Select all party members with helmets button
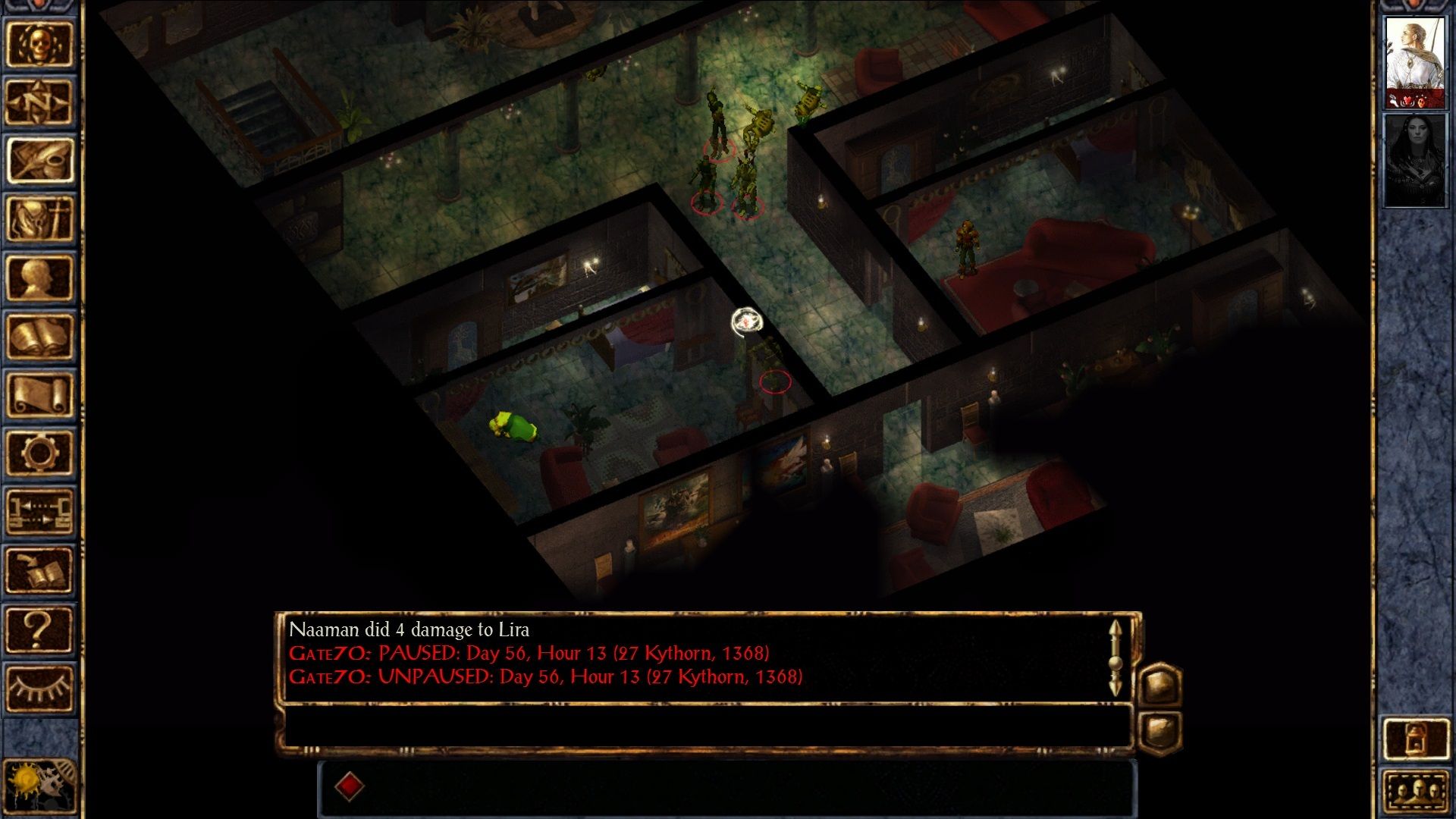This screenshot has width=1456, height=819. coord(1415,792)
